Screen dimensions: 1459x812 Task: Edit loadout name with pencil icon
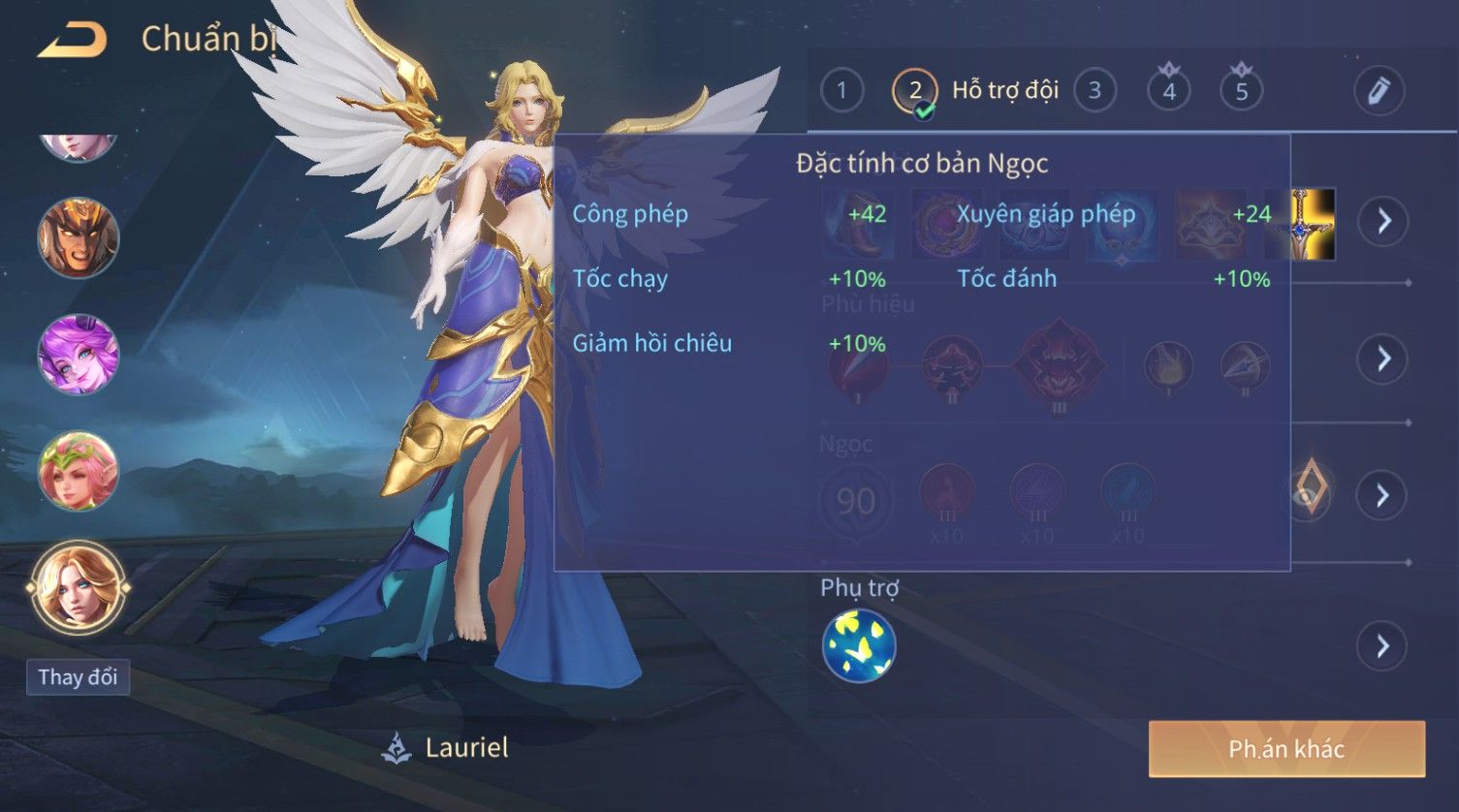[1379, 91]
